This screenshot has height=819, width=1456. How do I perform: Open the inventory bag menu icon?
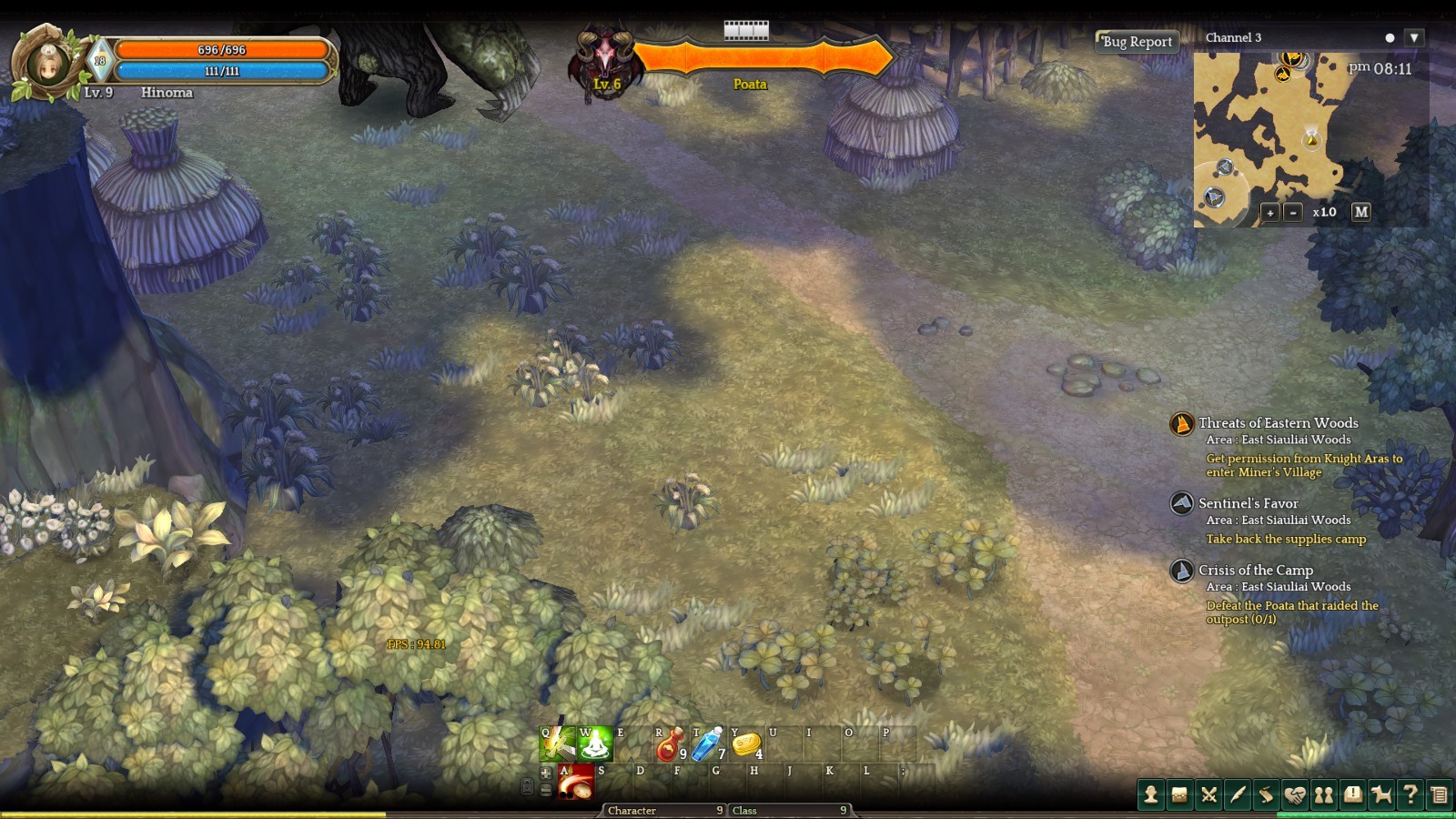click(x=1180, y=794)
